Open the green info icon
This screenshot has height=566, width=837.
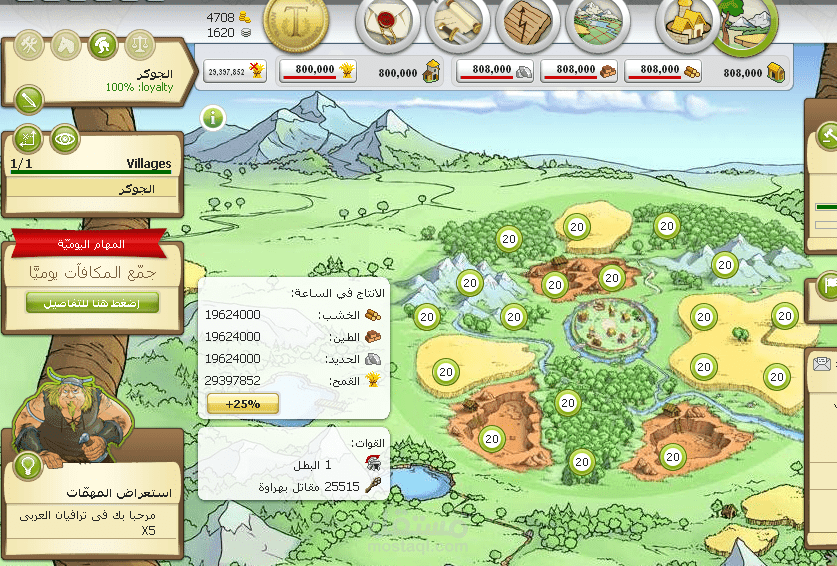[213, 119]
